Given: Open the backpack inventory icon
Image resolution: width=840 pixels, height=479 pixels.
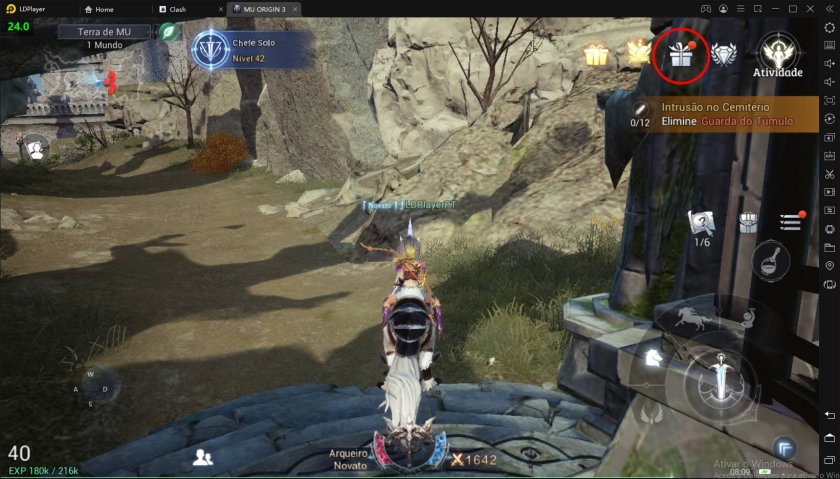Looking at the screenshot, I should pos(747,222).
